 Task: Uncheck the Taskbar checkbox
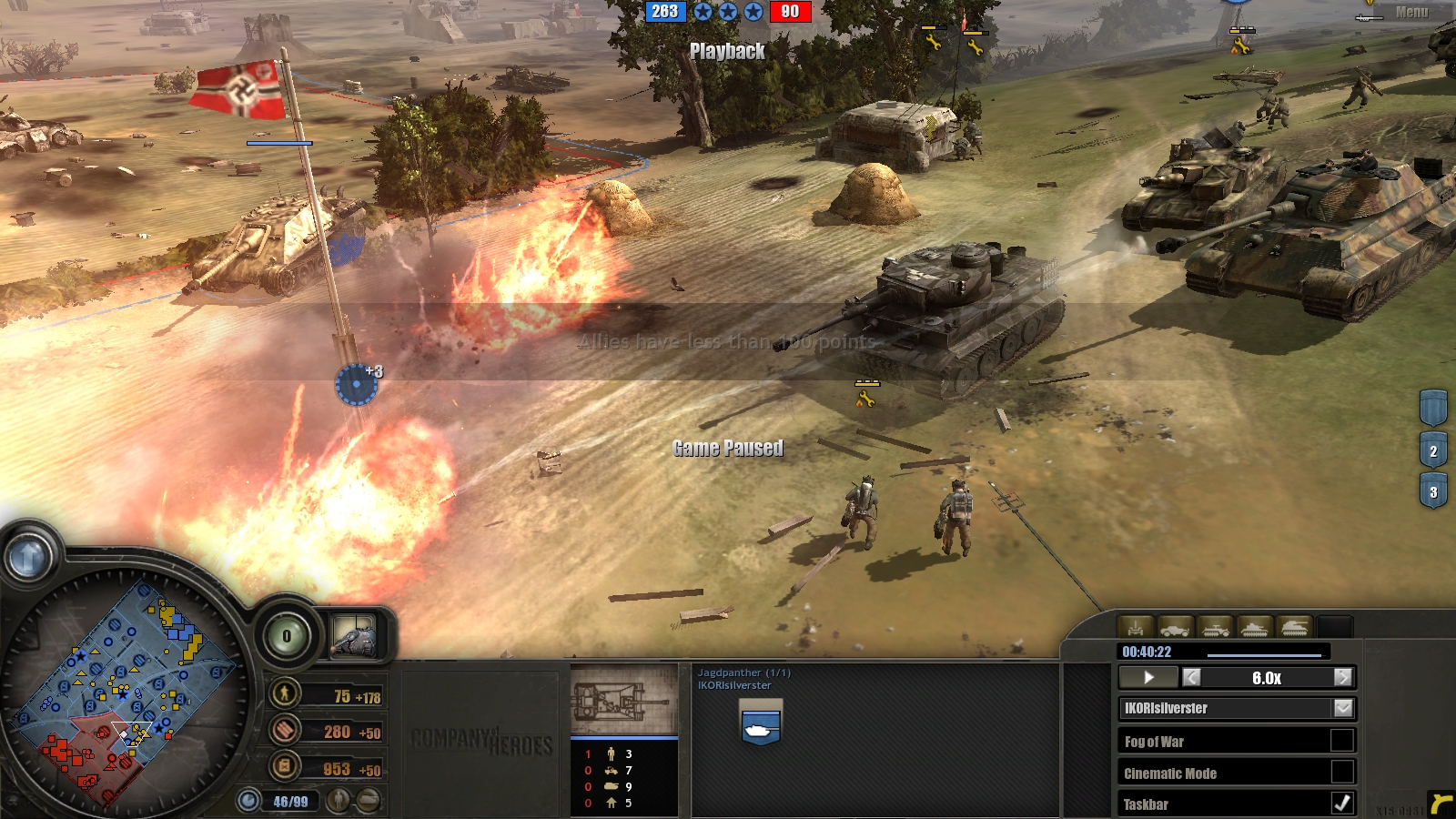click(1342, 804)
